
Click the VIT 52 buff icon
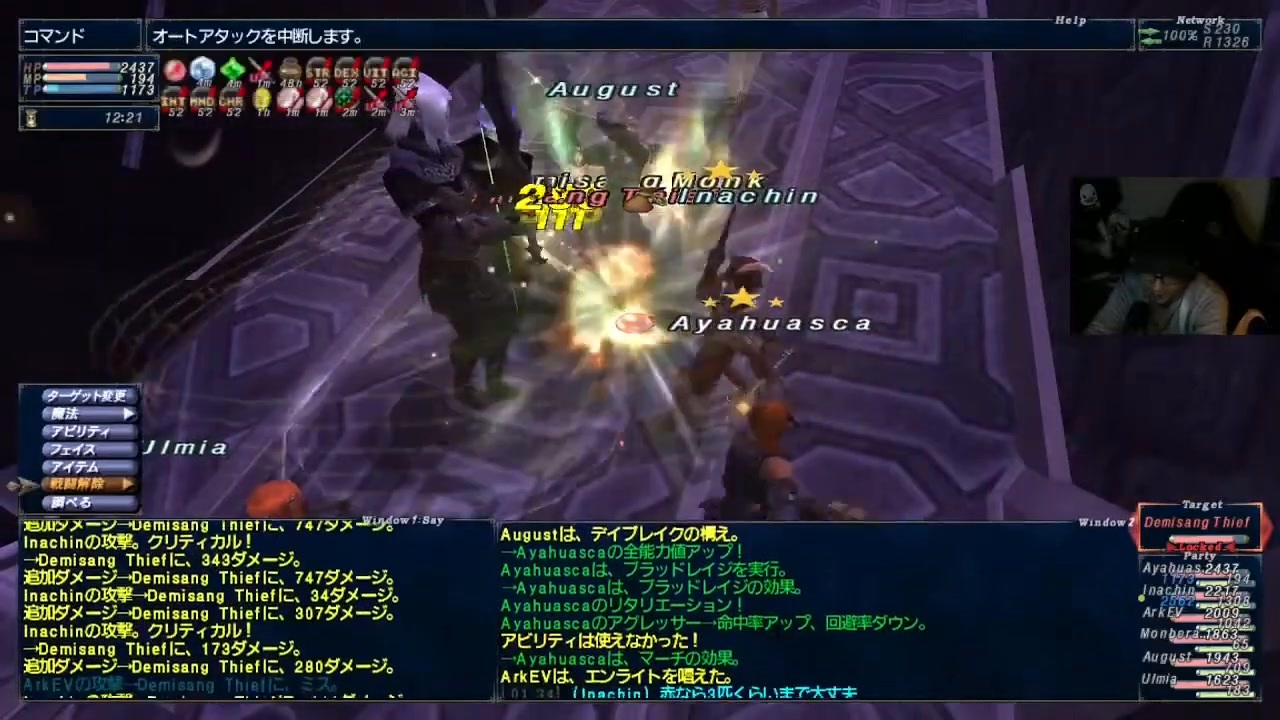[377, 70]
